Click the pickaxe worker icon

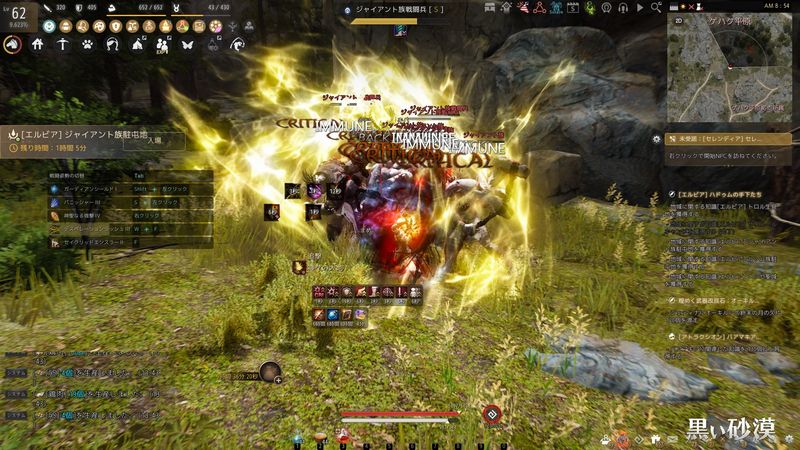pos(63,45)
